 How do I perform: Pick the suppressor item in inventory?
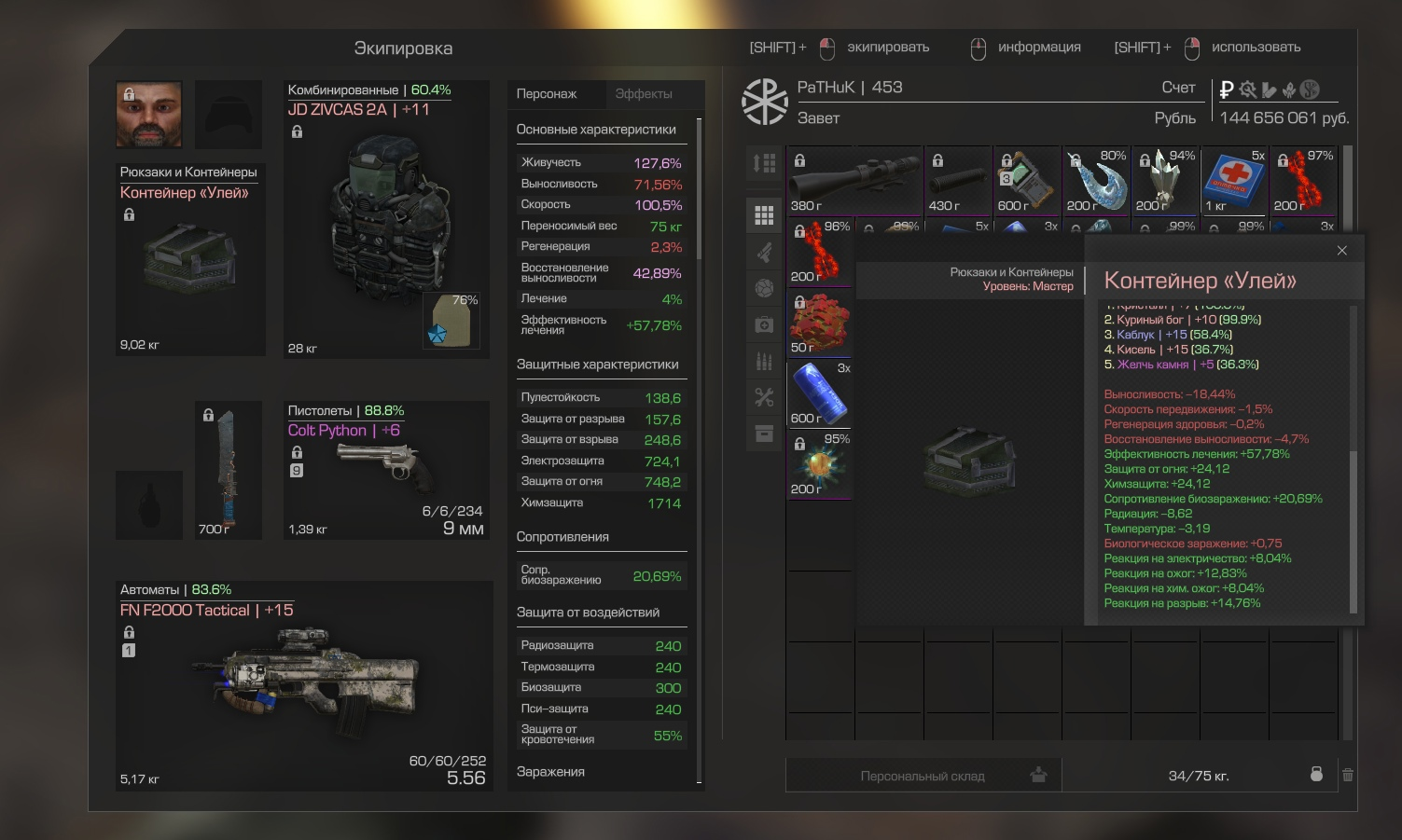coord(958,180)
